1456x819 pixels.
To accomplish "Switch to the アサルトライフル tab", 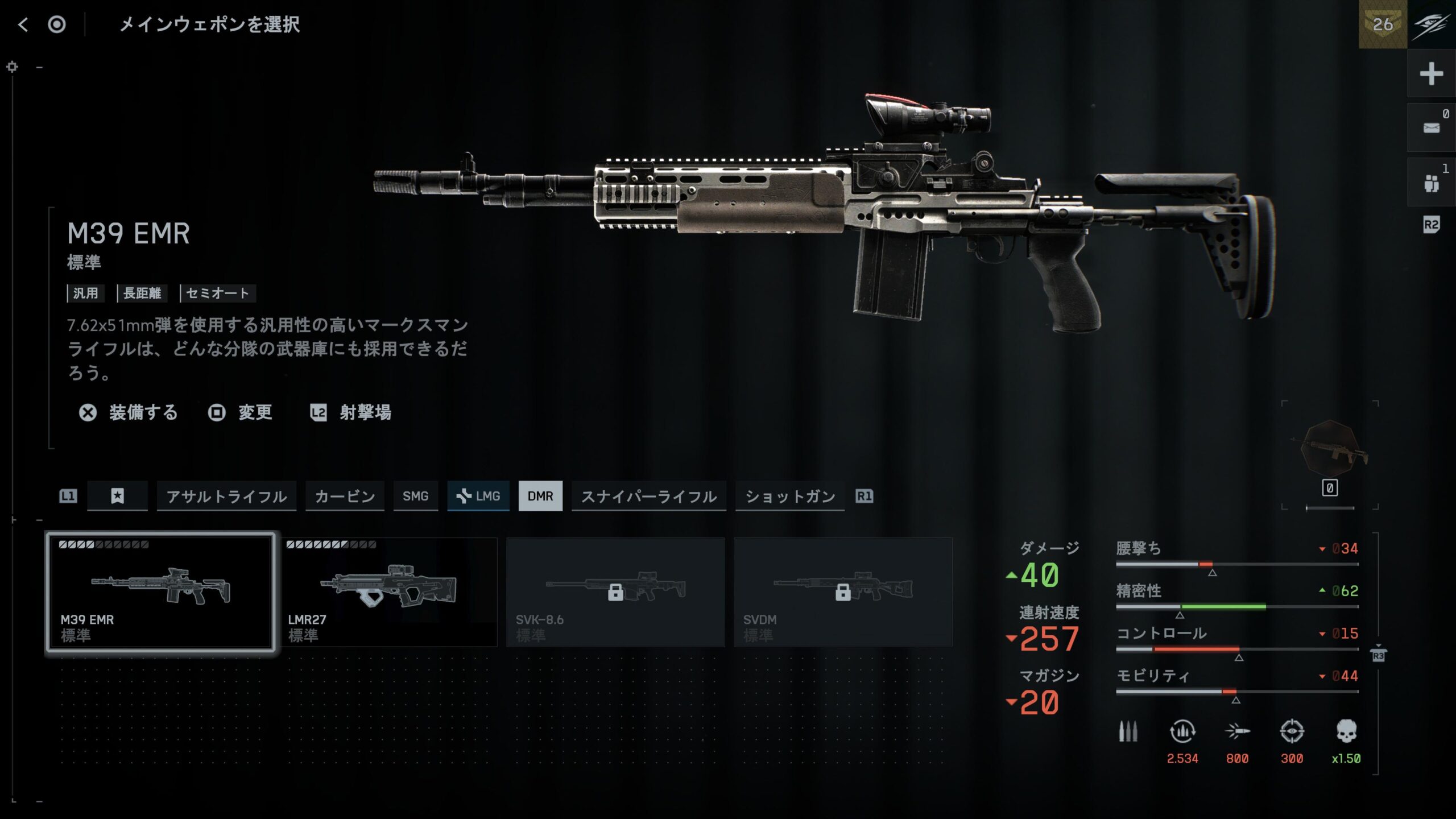I will 226,496.
